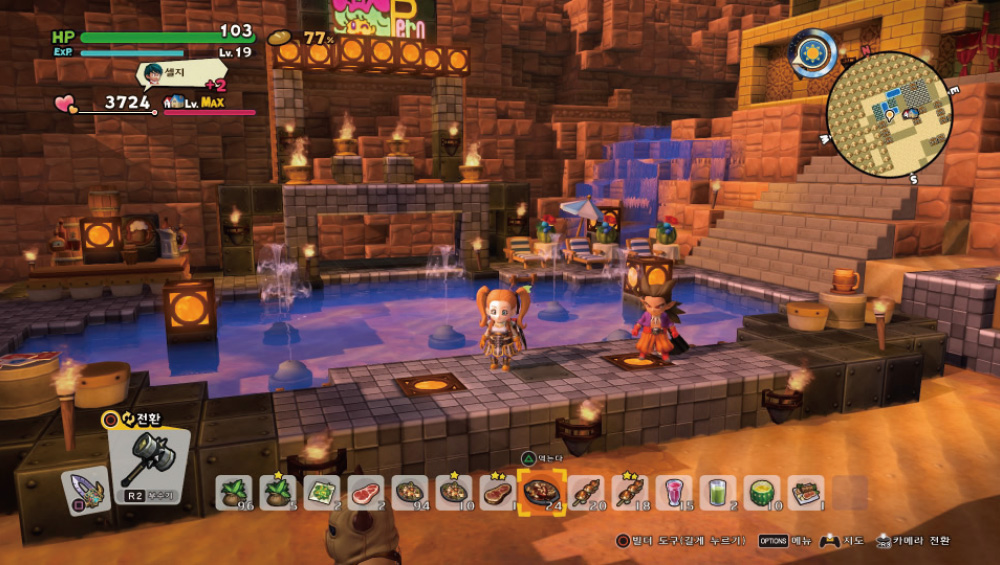This screenshot has height=565, width=1000.
Task: Select the raw steak hotbar slot
Action: [x=366, y=492]
